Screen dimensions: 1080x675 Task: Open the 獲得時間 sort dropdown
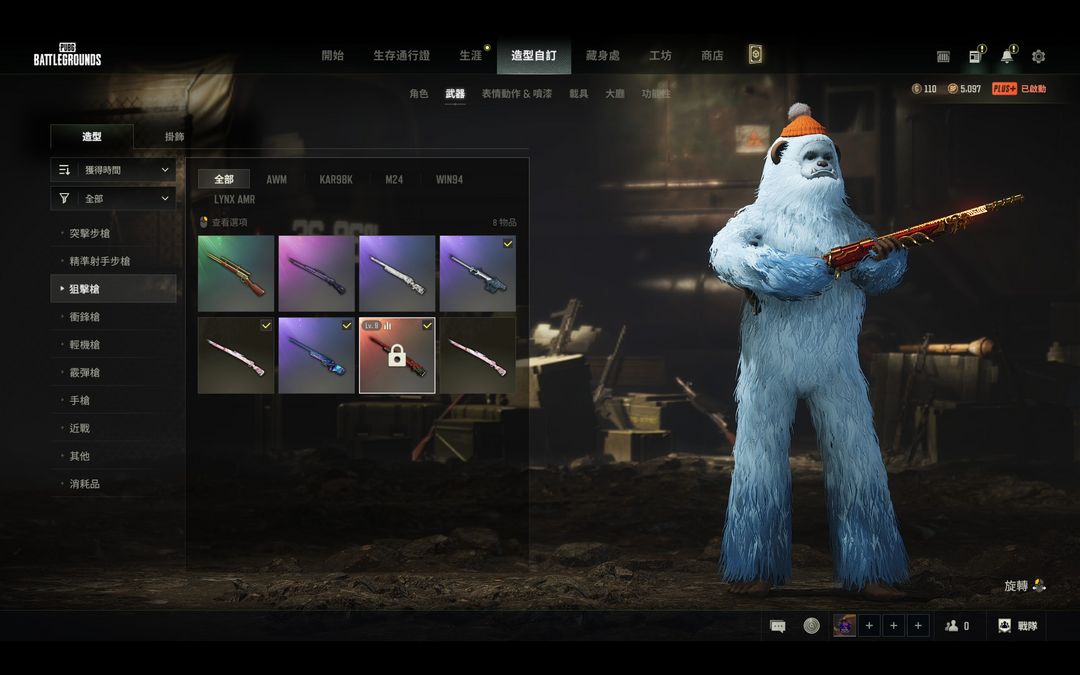[x=113, y=170]
